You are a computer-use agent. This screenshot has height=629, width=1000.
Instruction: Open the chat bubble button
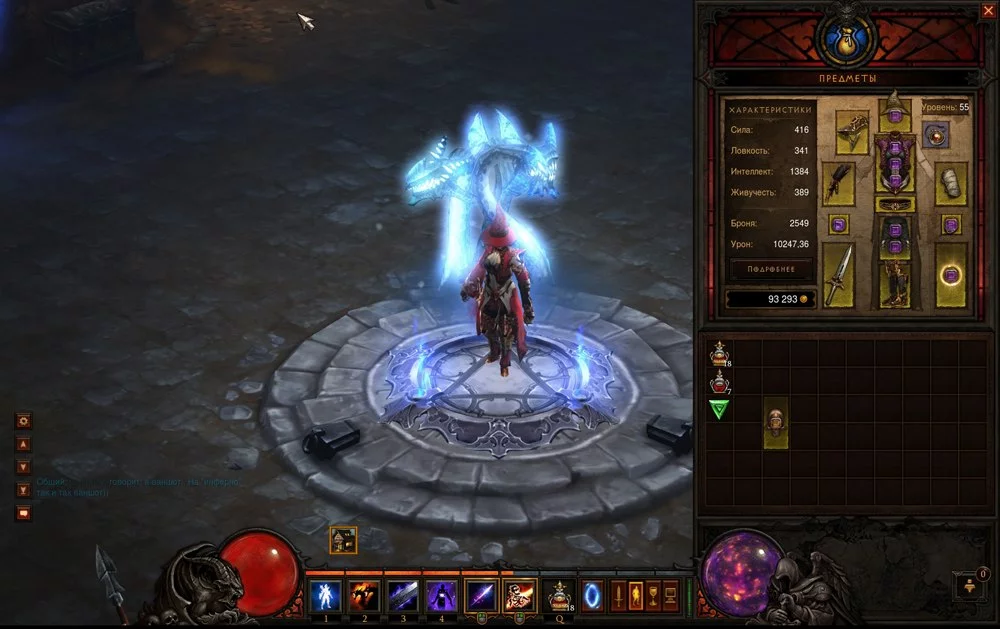click(x=24, y=513)
